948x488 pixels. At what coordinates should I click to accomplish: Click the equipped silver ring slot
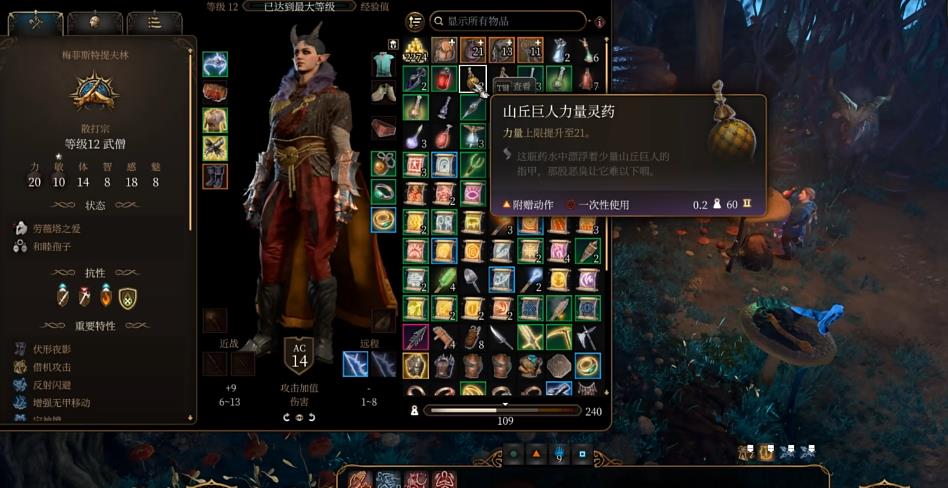[x=384, y=191]
